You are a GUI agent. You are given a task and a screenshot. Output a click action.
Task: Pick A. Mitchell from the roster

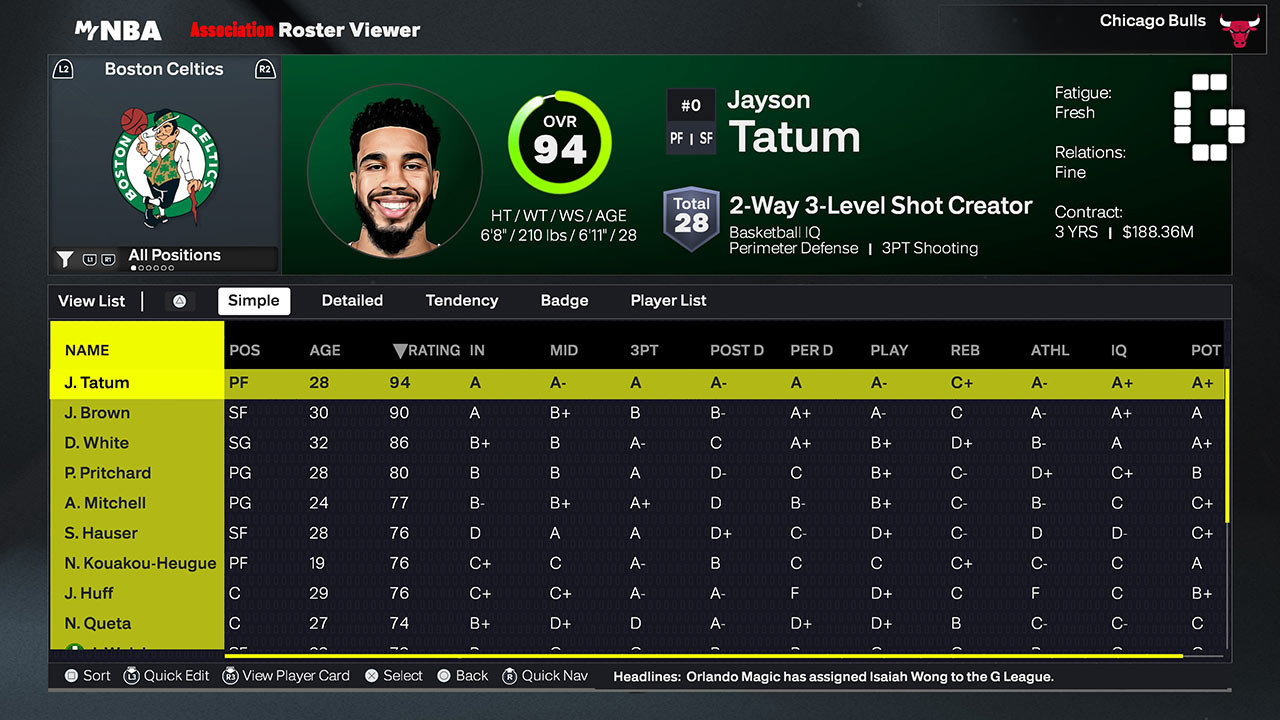tap(105, 503)
